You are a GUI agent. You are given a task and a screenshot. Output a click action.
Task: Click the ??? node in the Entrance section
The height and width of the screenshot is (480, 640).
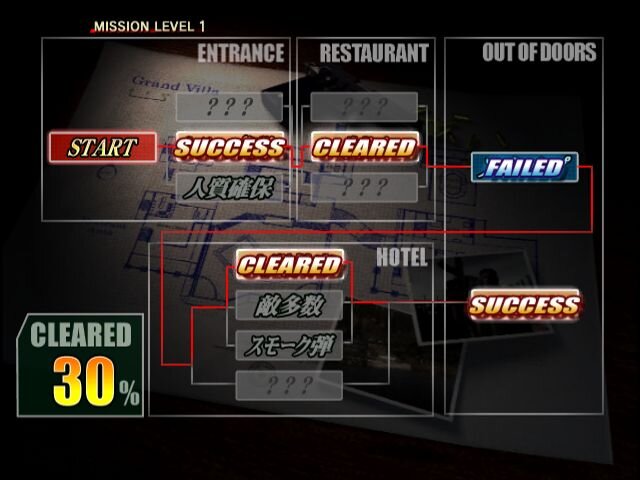(x=229, y=108)
